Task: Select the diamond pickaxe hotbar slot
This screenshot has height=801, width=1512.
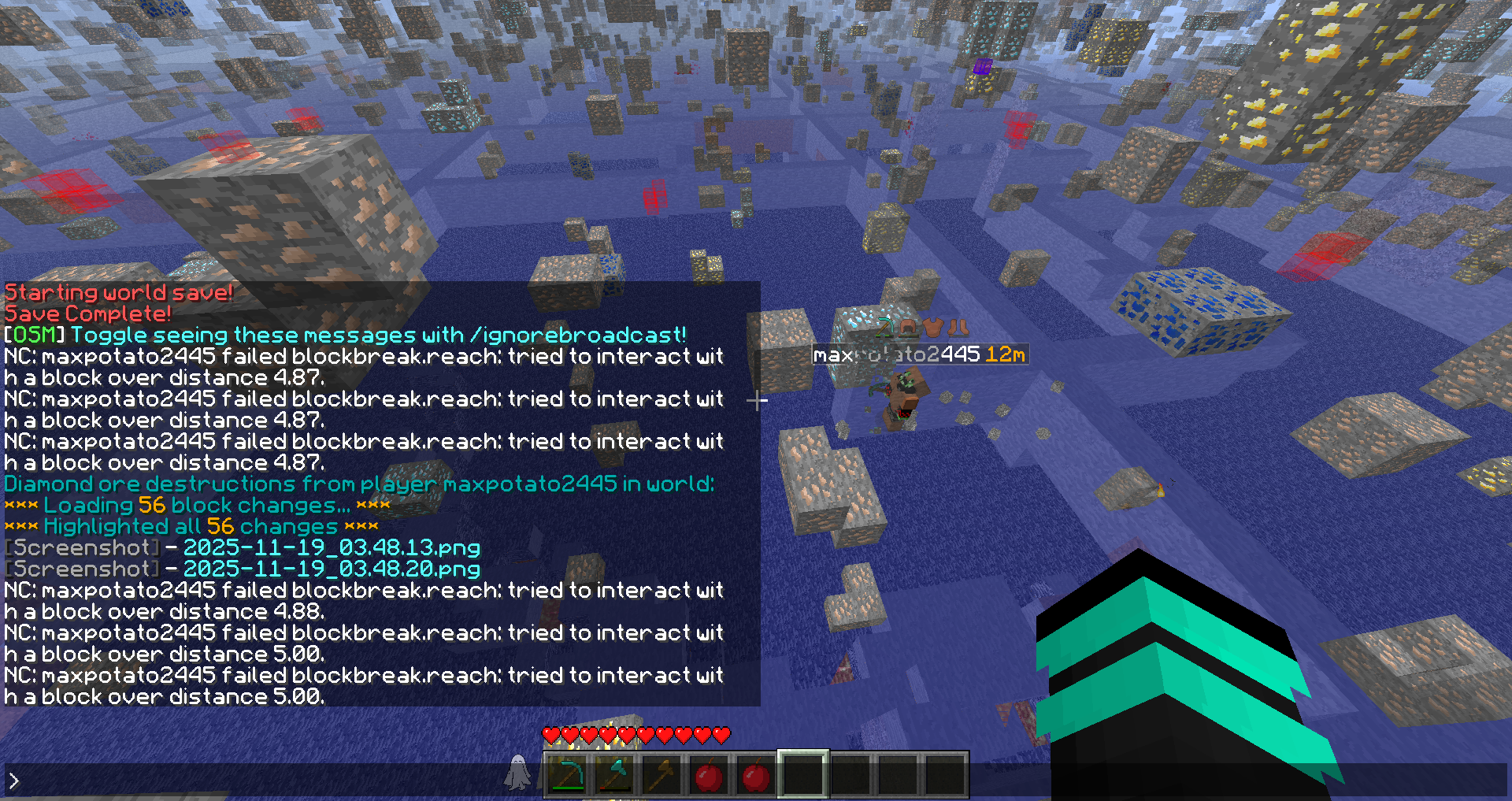Action: pos(567,776)
